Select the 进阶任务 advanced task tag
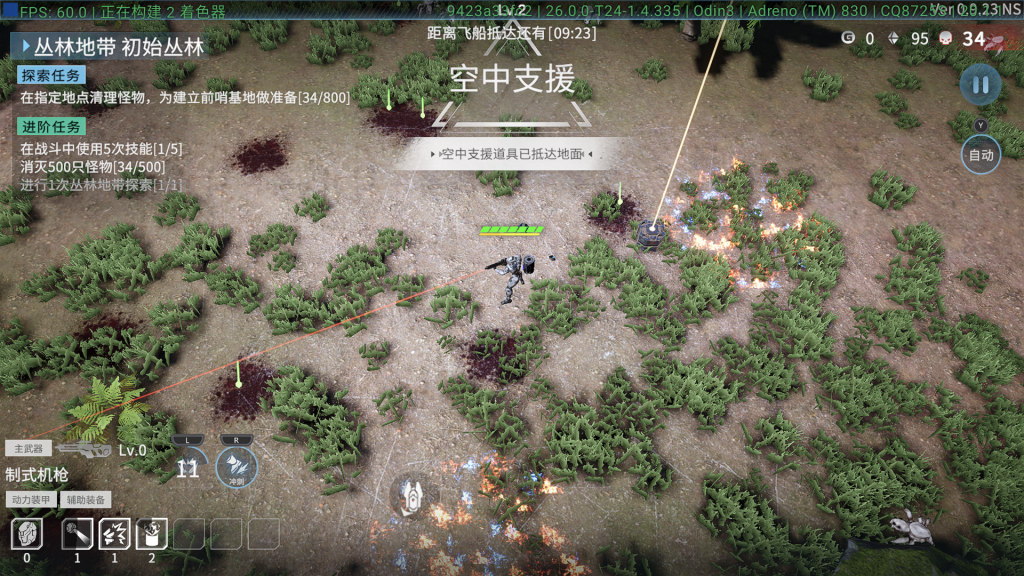The image size is (1024, 576). tap(51, 126)
